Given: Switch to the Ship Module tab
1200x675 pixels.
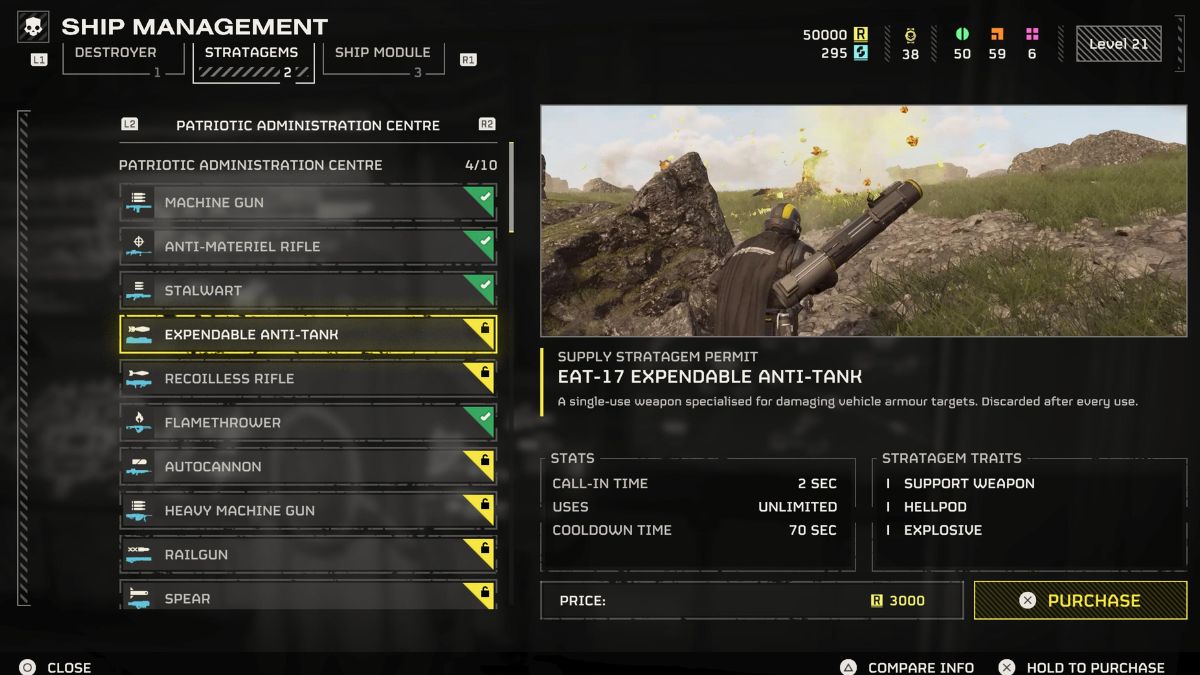Looking at the screenshot, I should pos(382,57).
